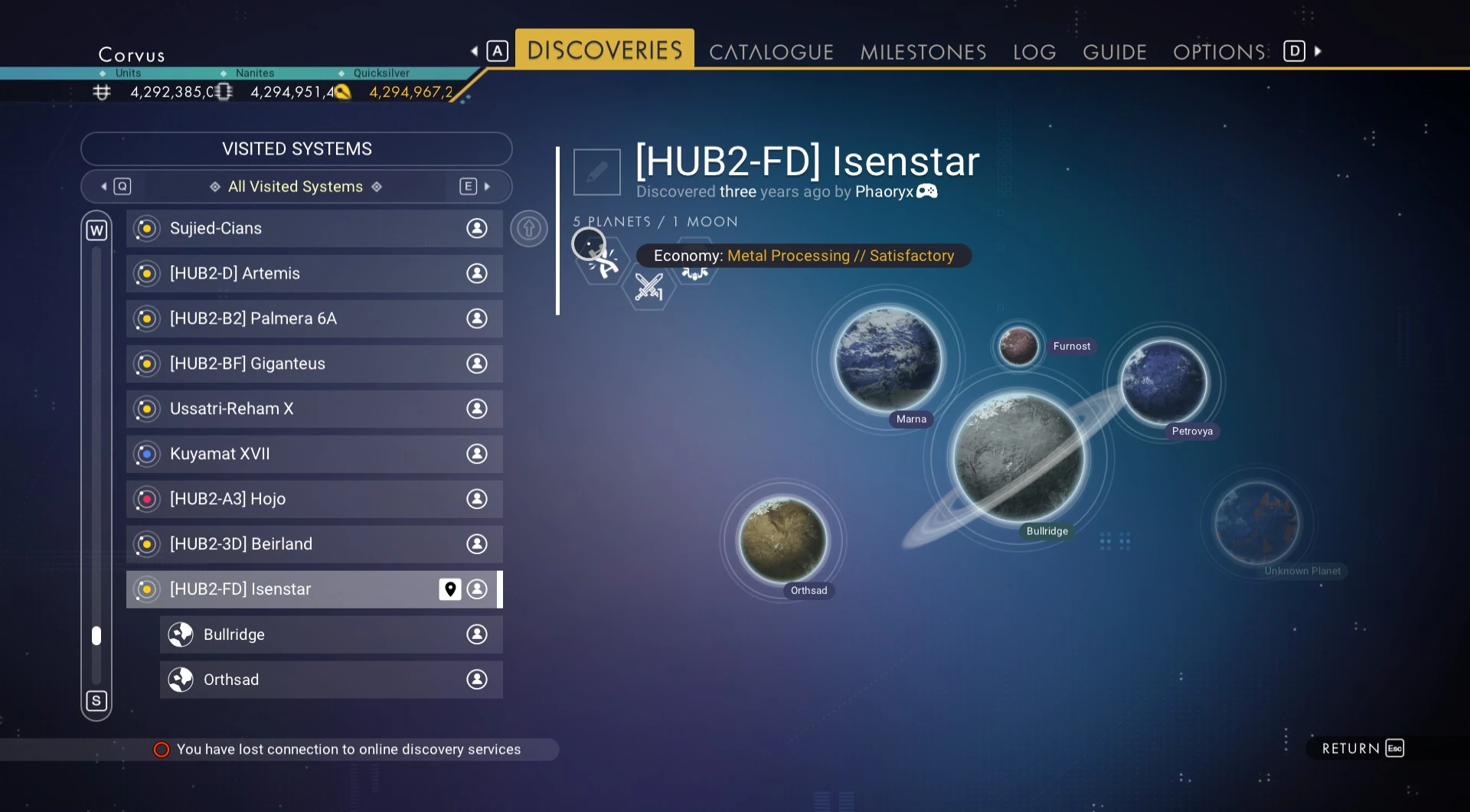This screenshot has width=1470, height=812.
Task: Show the Log tab
Action: coord(1034,52)
